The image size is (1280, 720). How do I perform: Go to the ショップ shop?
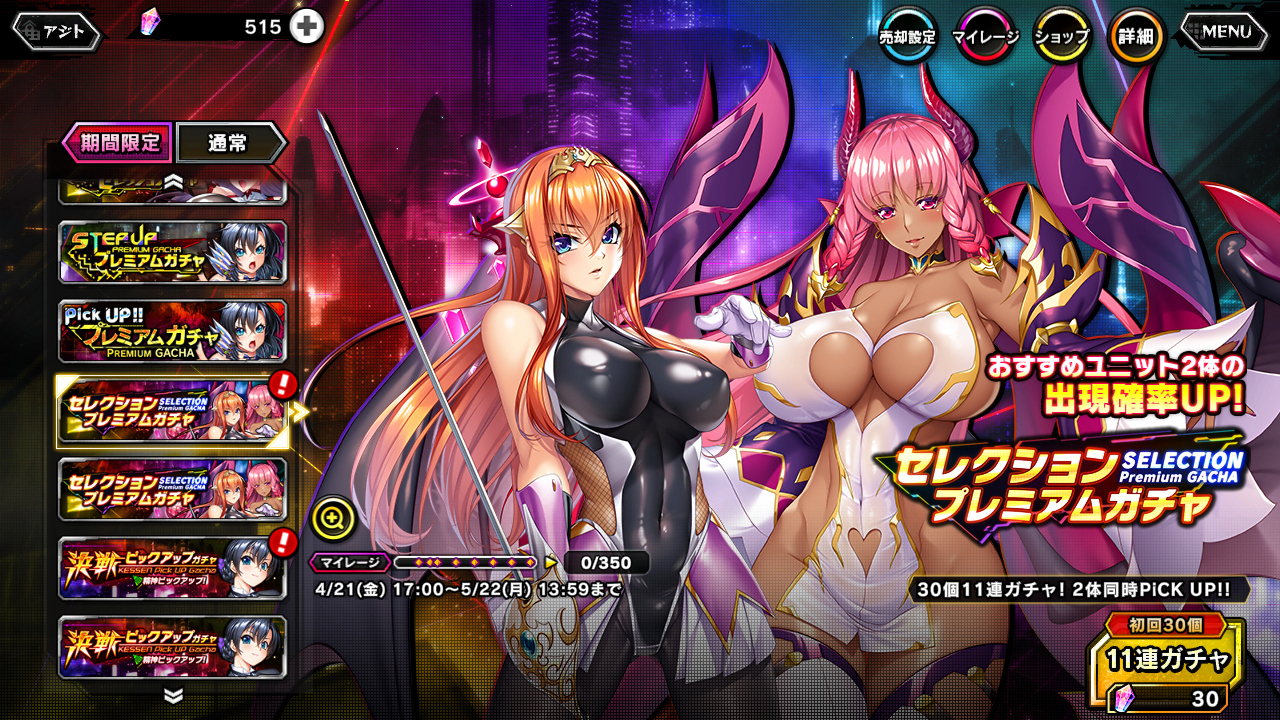pyautogui.click(x=1061, y=37)
